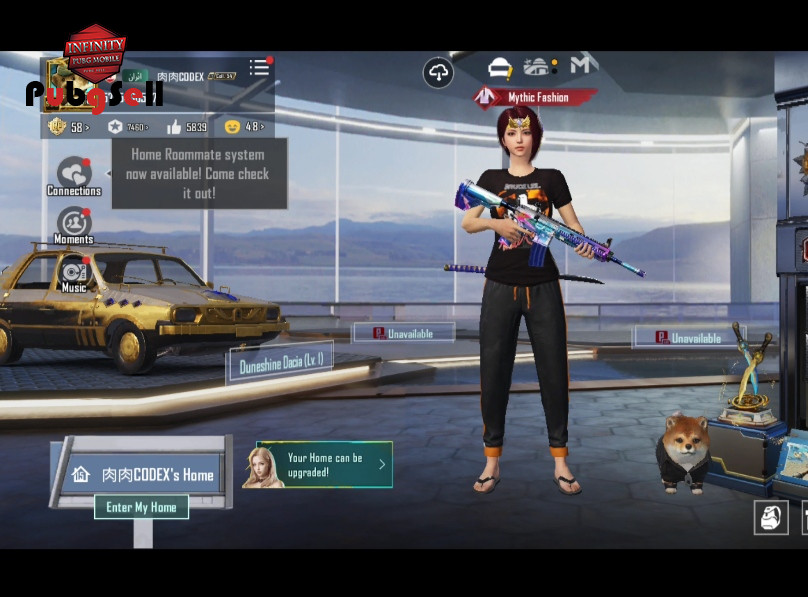This screenshot has height=597, width=808.
Task: Open the list menu beside the player name
Action: click(259, 67)
